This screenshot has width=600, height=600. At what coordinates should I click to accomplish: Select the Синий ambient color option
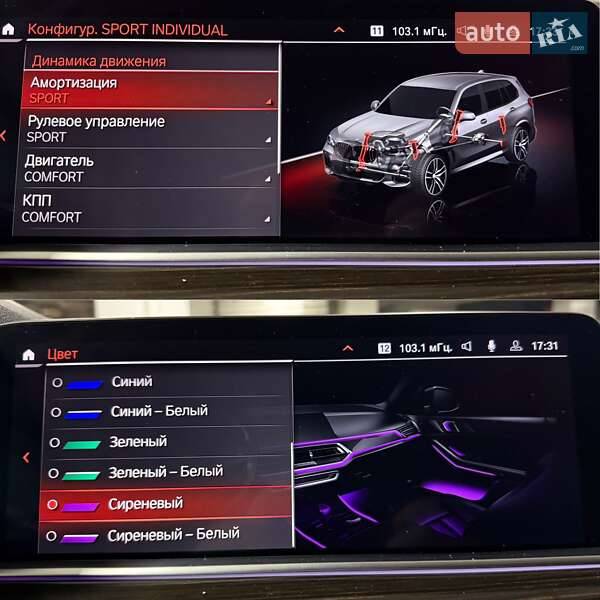pyautogui.click(x=165, y=382)
